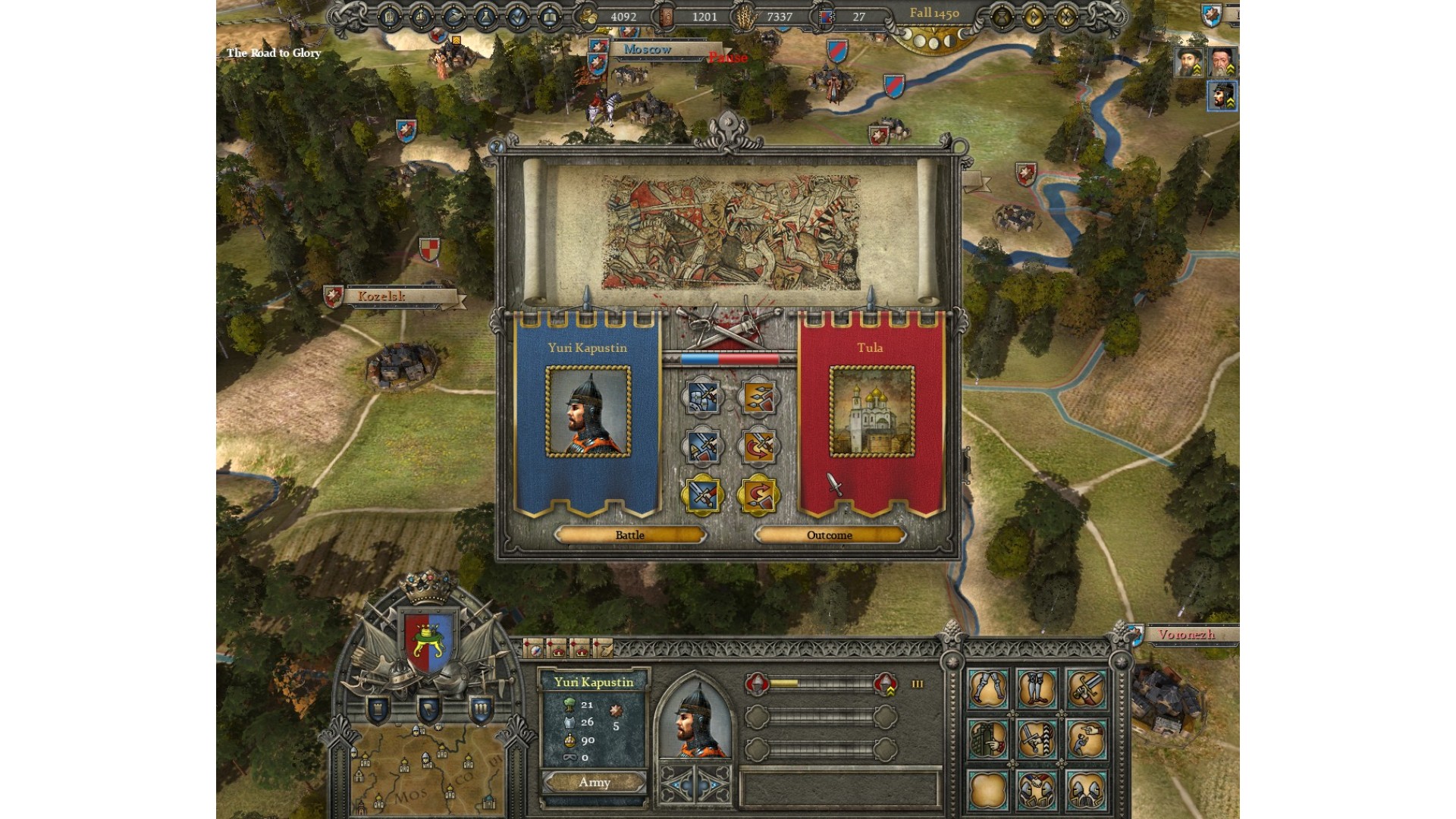This screenshot has height=819, width=1456.
Task: Select the gold-framed sword attack tactic
Action: coord(703,495)
